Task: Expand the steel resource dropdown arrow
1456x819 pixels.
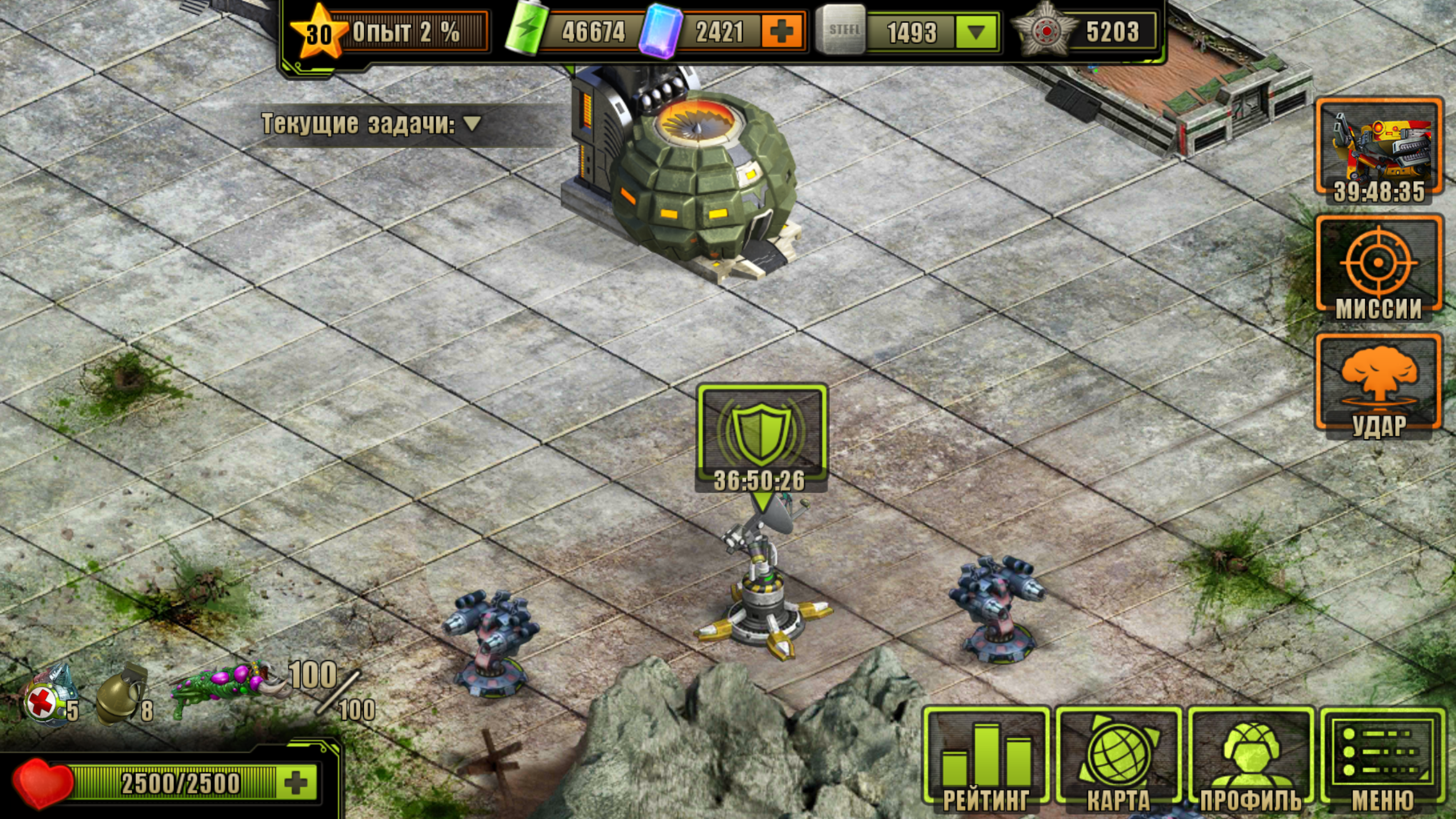Action: point(976,32)
